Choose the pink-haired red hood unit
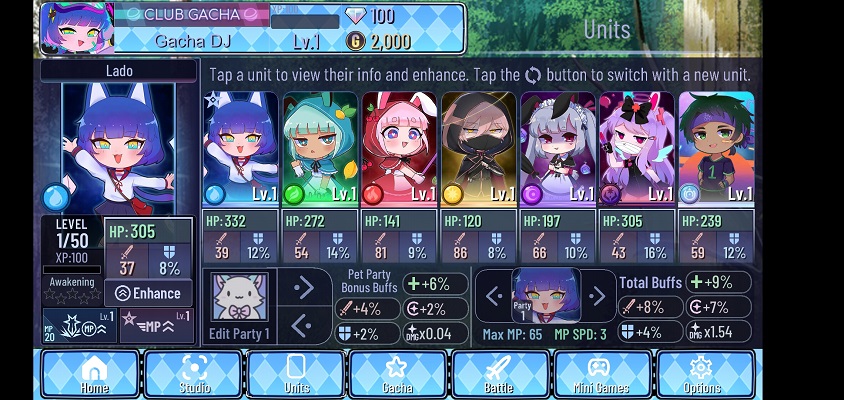844x400 pixels. click(x=399, y=148)
